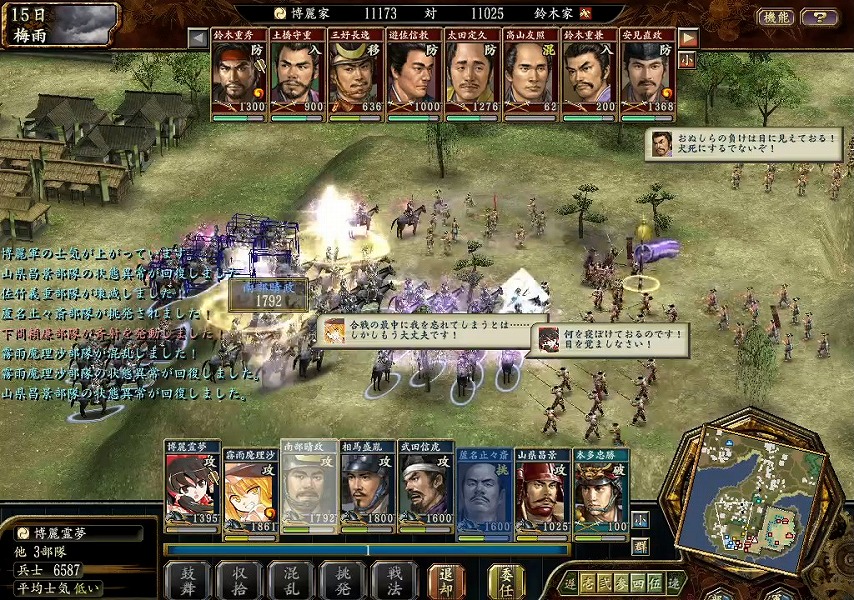Activate the 混乱 confusion command
This screenshot has height=600, width=854.
click(x=289, y=579)
